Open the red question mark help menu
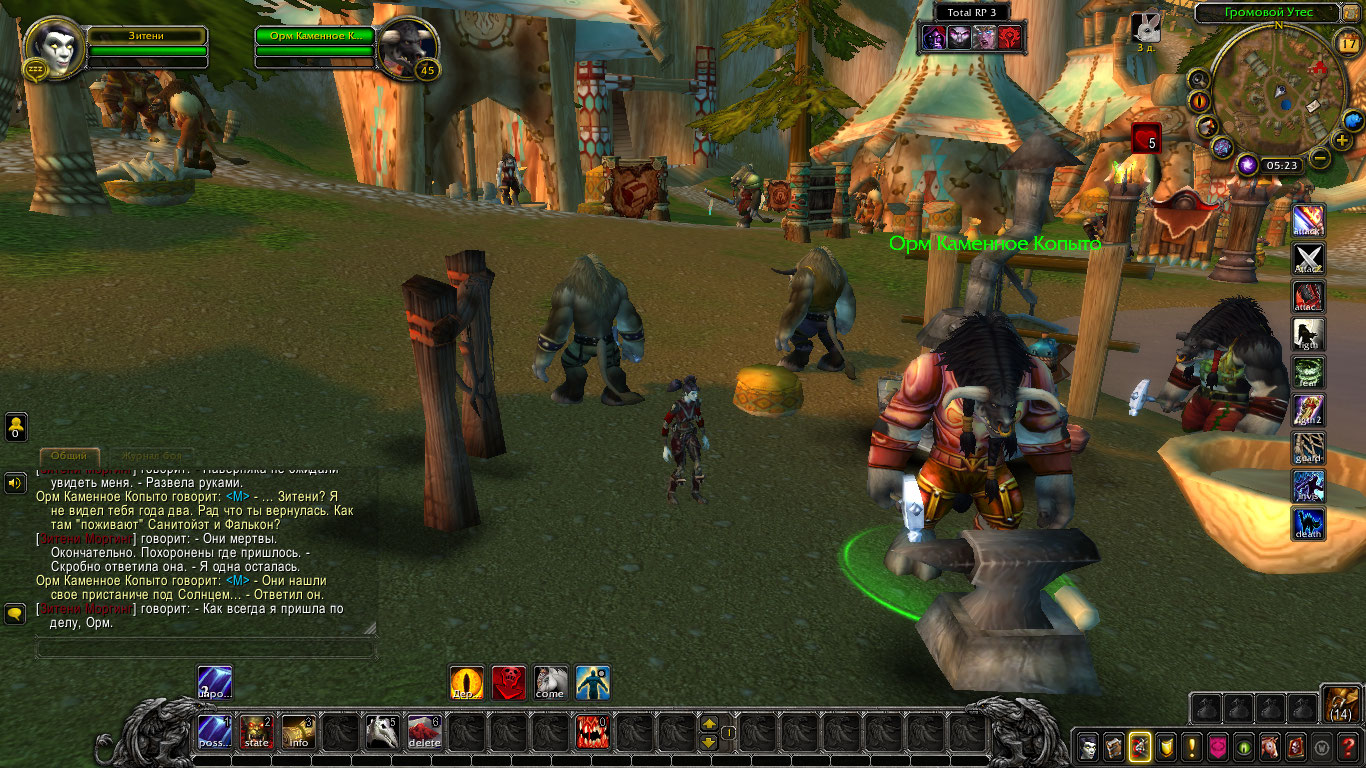This screenshot has width=1366, height=768. 1349,746
